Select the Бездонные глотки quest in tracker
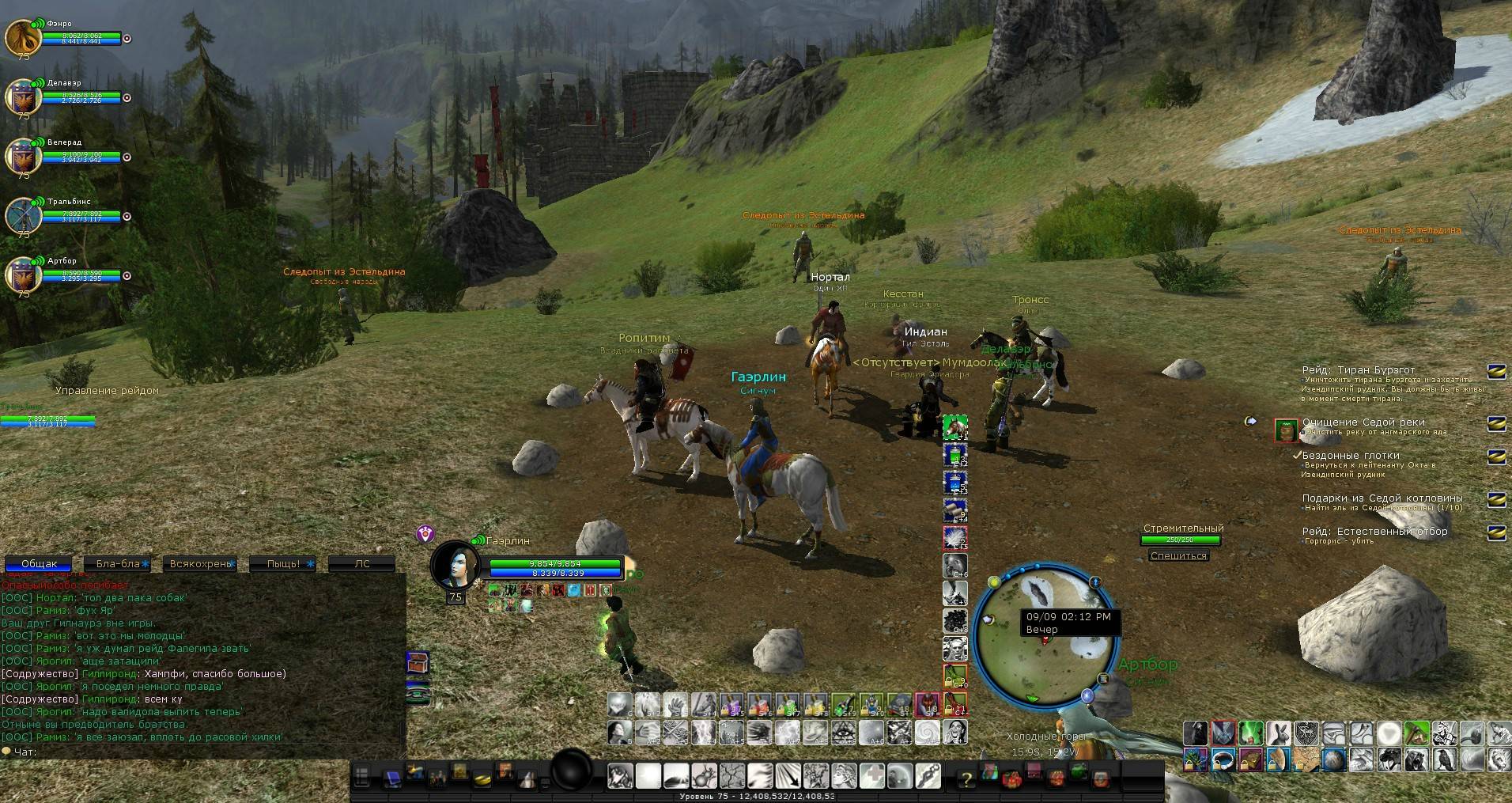Viewport: 1512px width, 803px height. point(1351,456)
